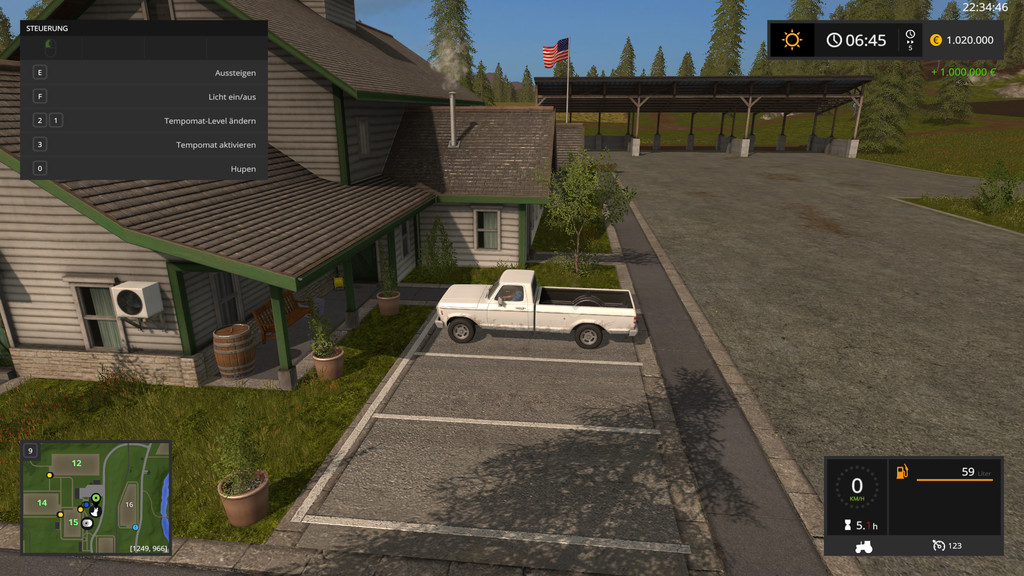Click field 12 on the minimap

[x=76, y=463]
